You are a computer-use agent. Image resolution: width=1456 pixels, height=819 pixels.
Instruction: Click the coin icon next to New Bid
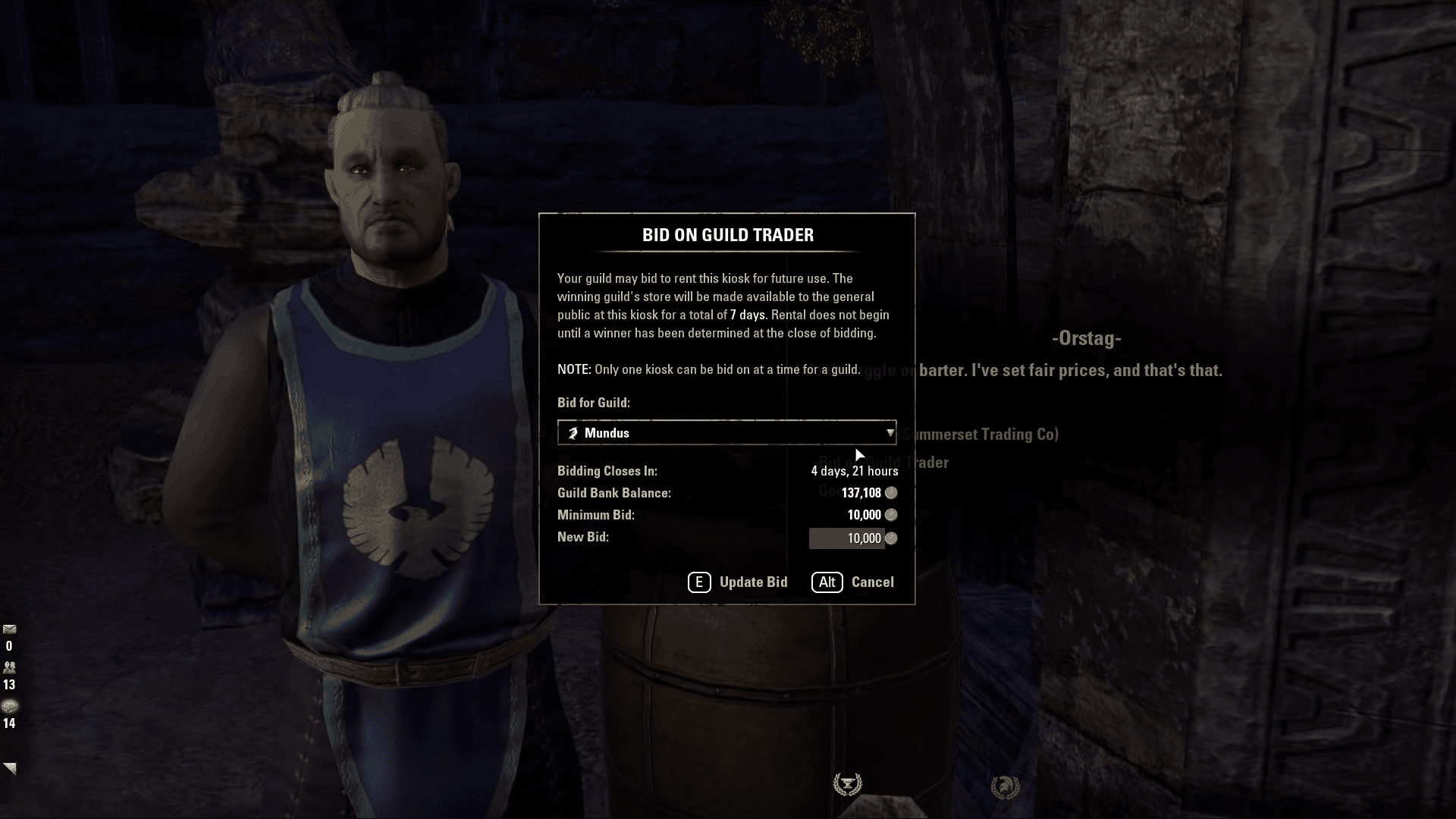click(x=891, y=538)
